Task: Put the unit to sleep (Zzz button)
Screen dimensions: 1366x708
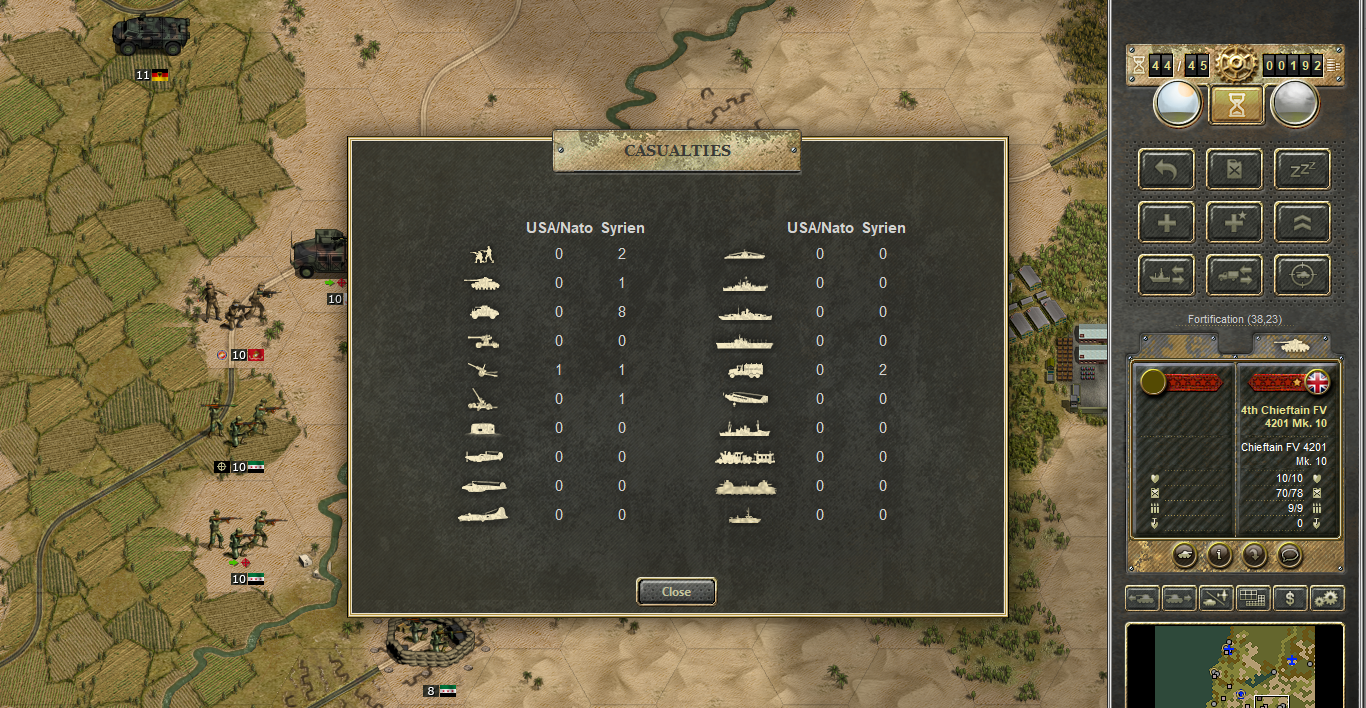Action: (1302, 169)
